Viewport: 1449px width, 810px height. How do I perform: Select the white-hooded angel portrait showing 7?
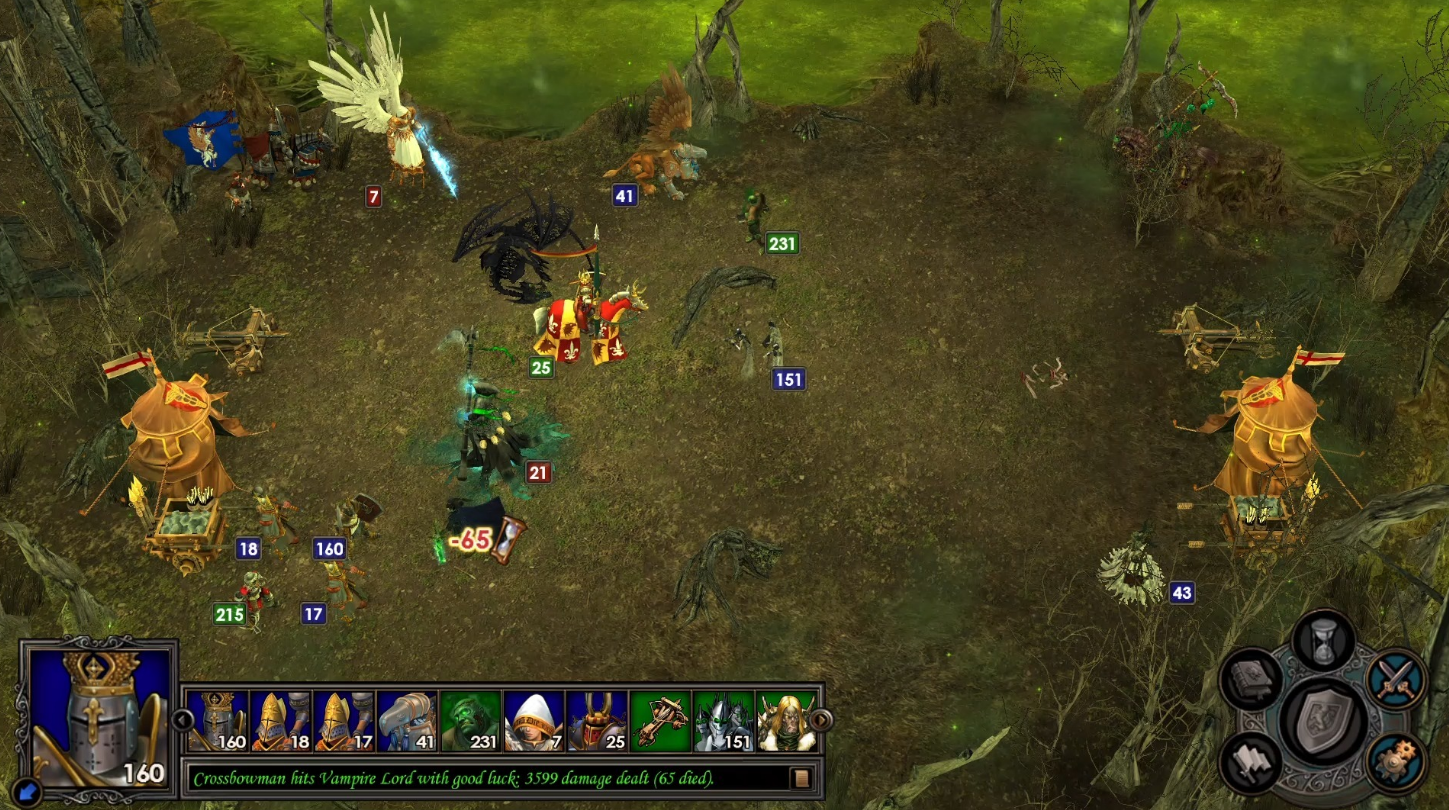pyautogui.click(x=534, y=721)
